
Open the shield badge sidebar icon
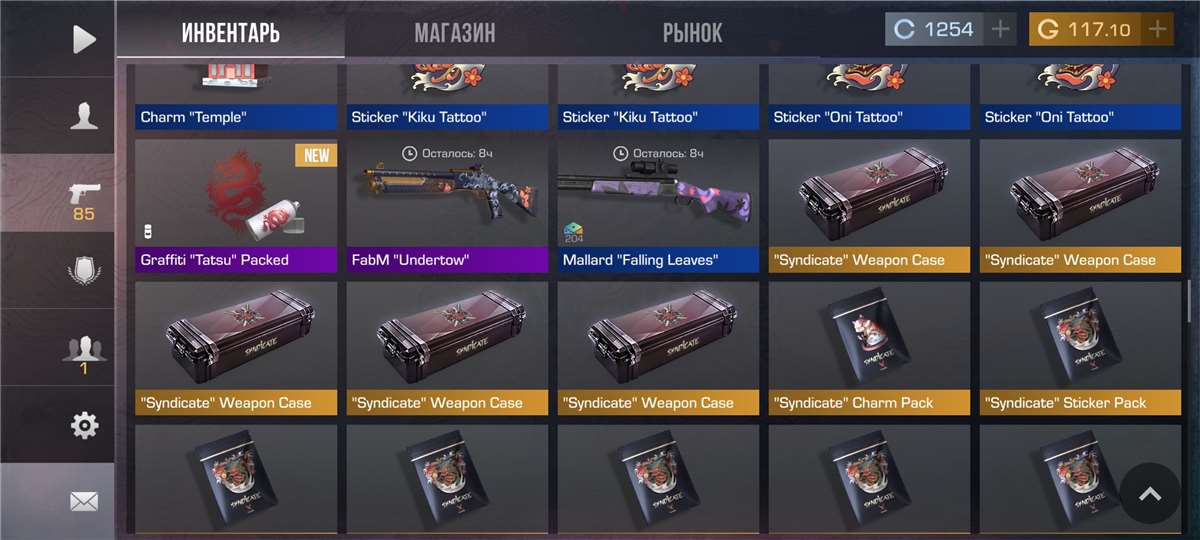(x=84, y=272)
